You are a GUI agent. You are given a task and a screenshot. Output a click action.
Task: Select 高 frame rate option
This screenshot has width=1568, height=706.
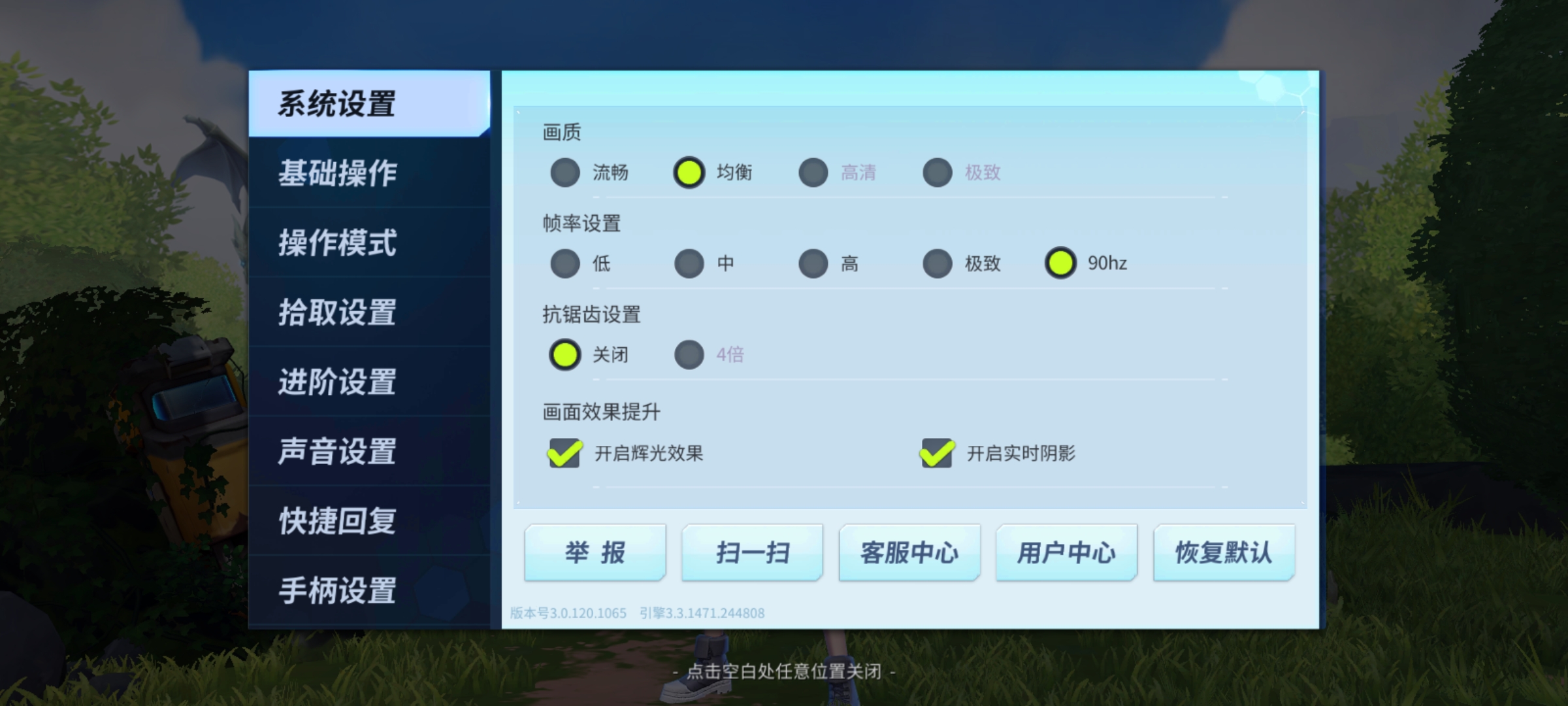click(x=813, y=263)
